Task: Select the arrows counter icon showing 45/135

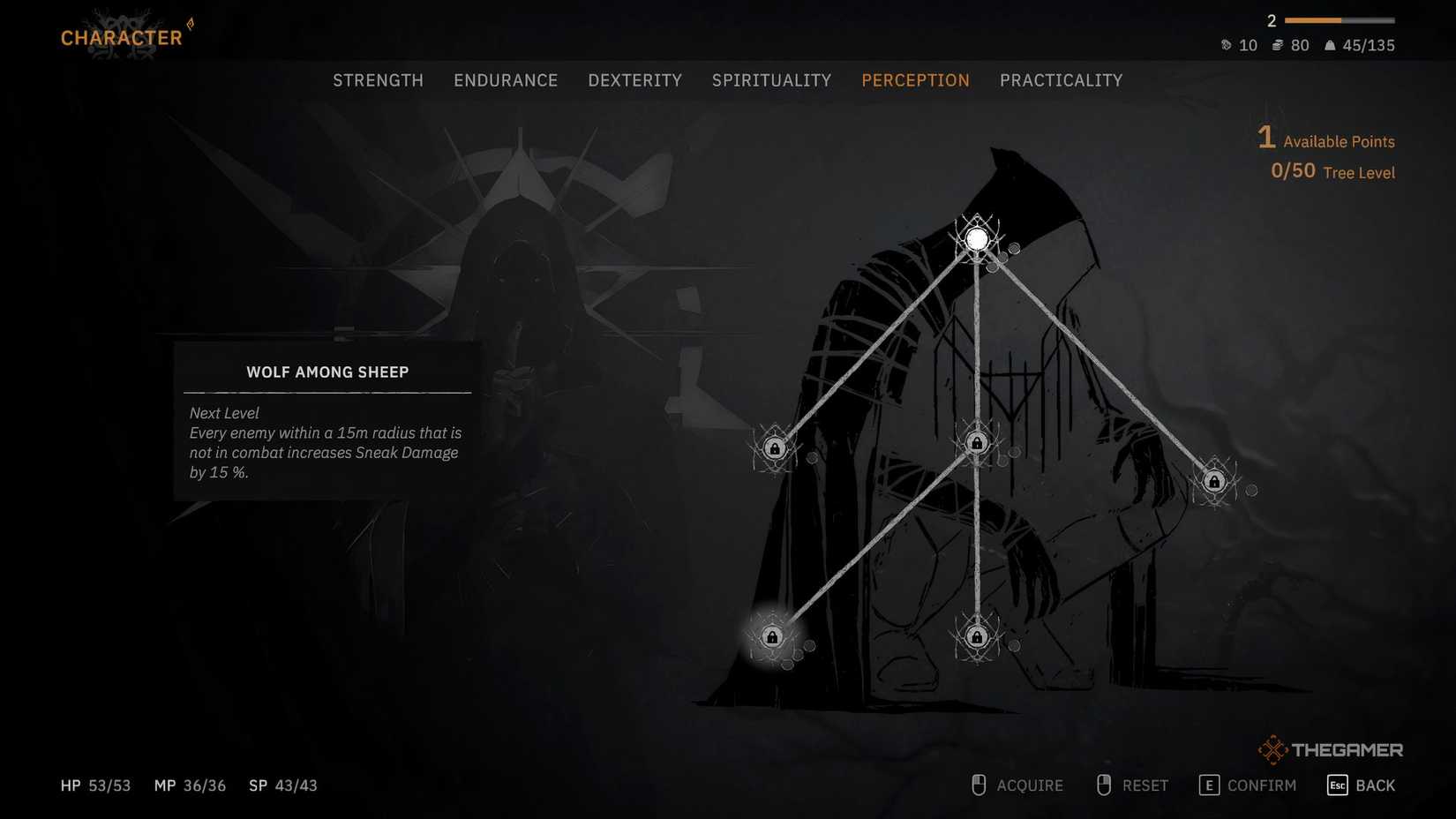Action: (x=1329, y=45)
